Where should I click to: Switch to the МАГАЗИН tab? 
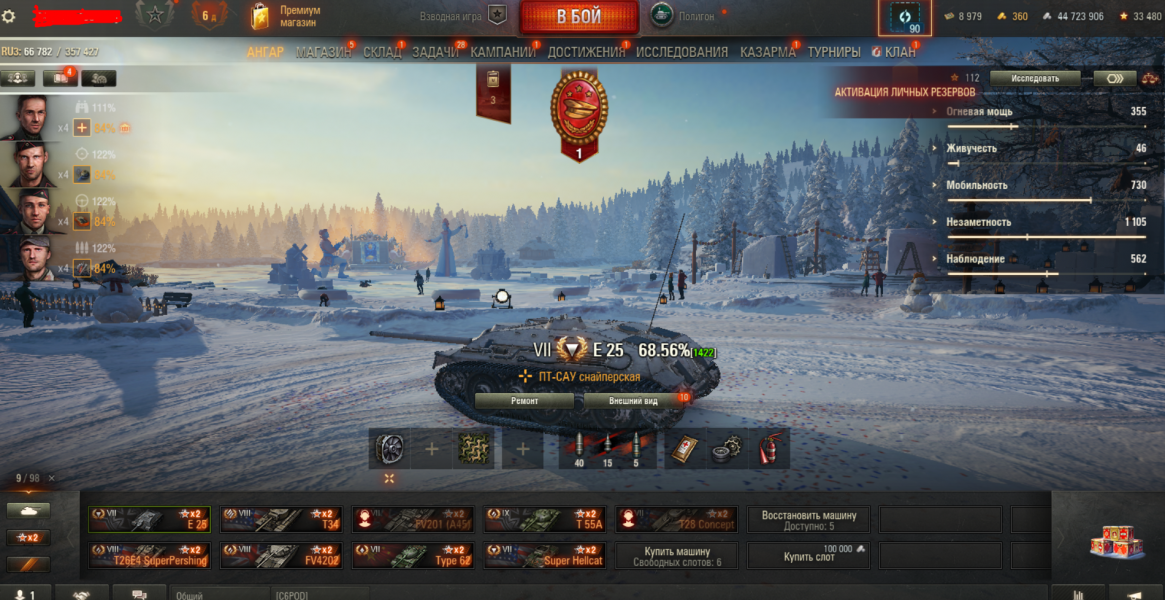323,52
